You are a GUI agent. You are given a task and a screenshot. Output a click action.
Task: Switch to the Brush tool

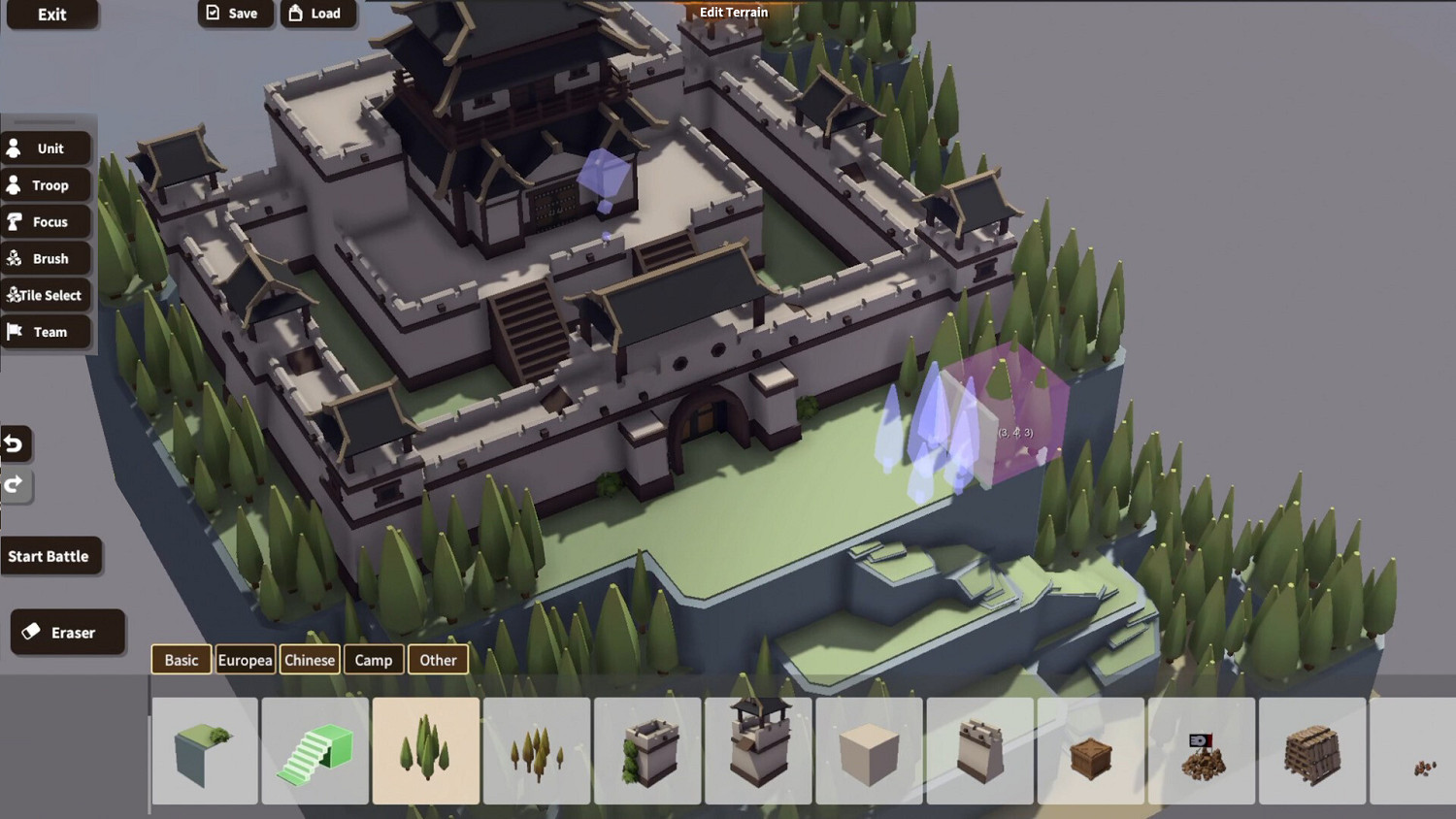tap(46, 258)
